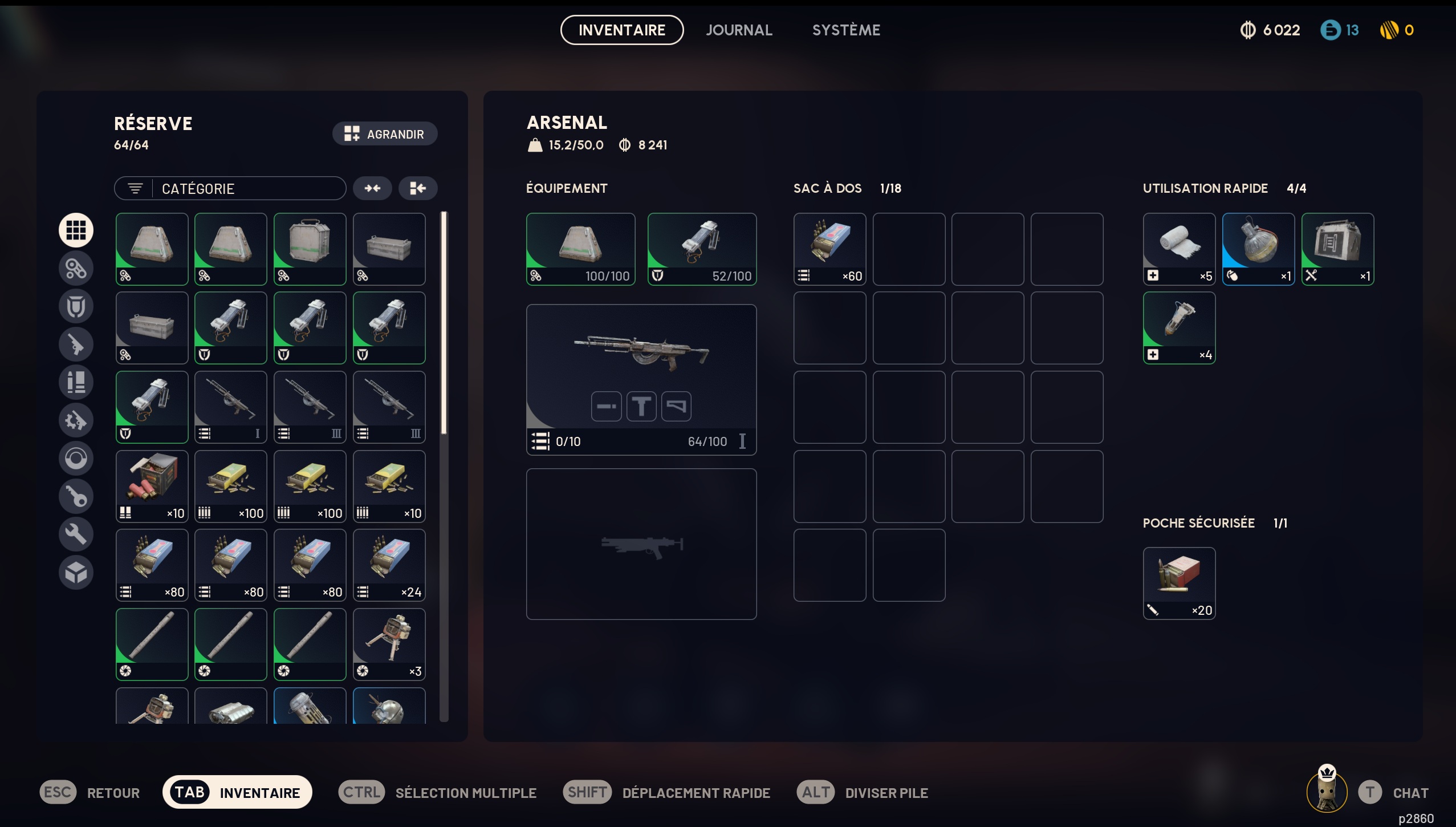Screen dimensions: 1456x827
Task: Choose the equipped shield showing 52/100
Action: point(702,249)
